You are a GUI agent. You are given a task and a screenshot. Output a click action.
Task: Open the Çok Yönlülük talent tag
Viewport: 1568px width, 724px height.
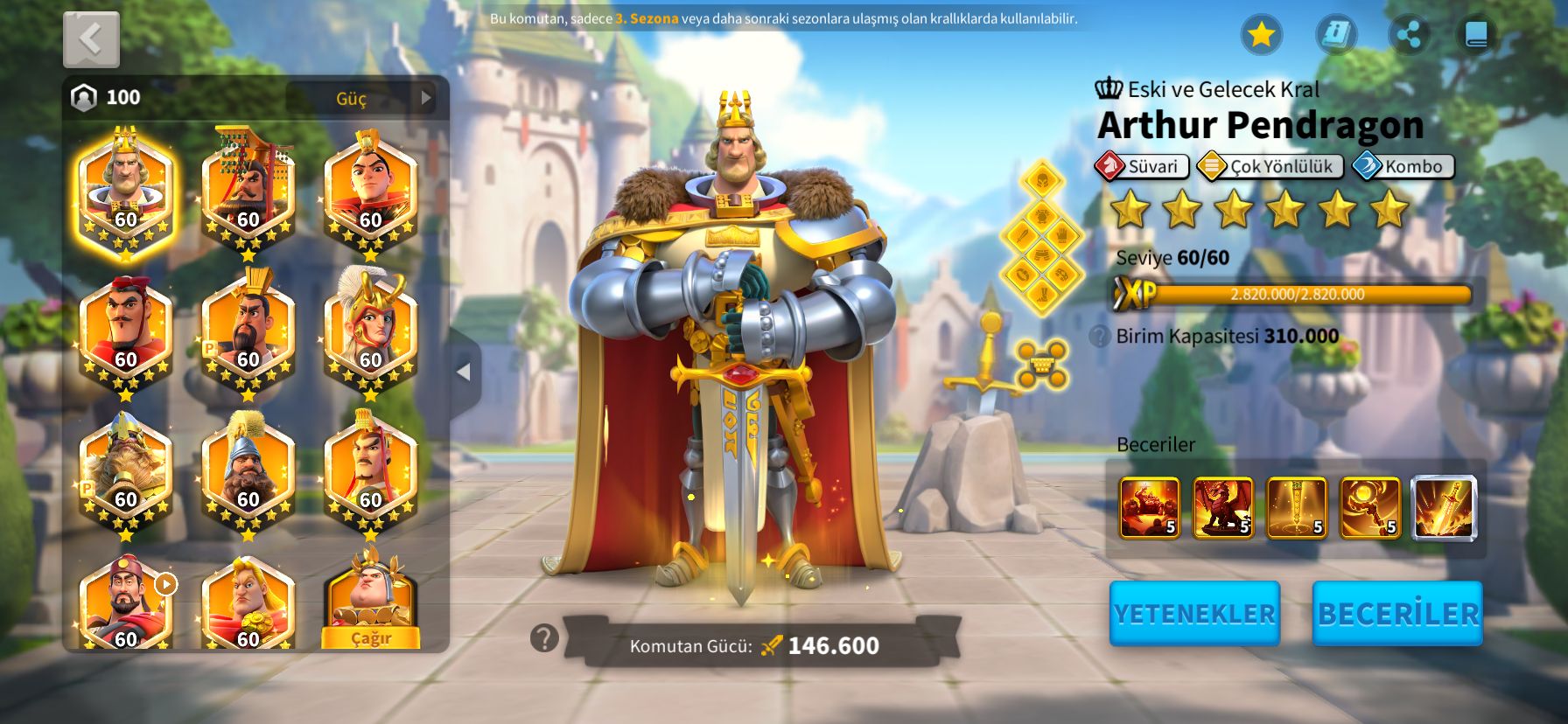pos(1270,166)
